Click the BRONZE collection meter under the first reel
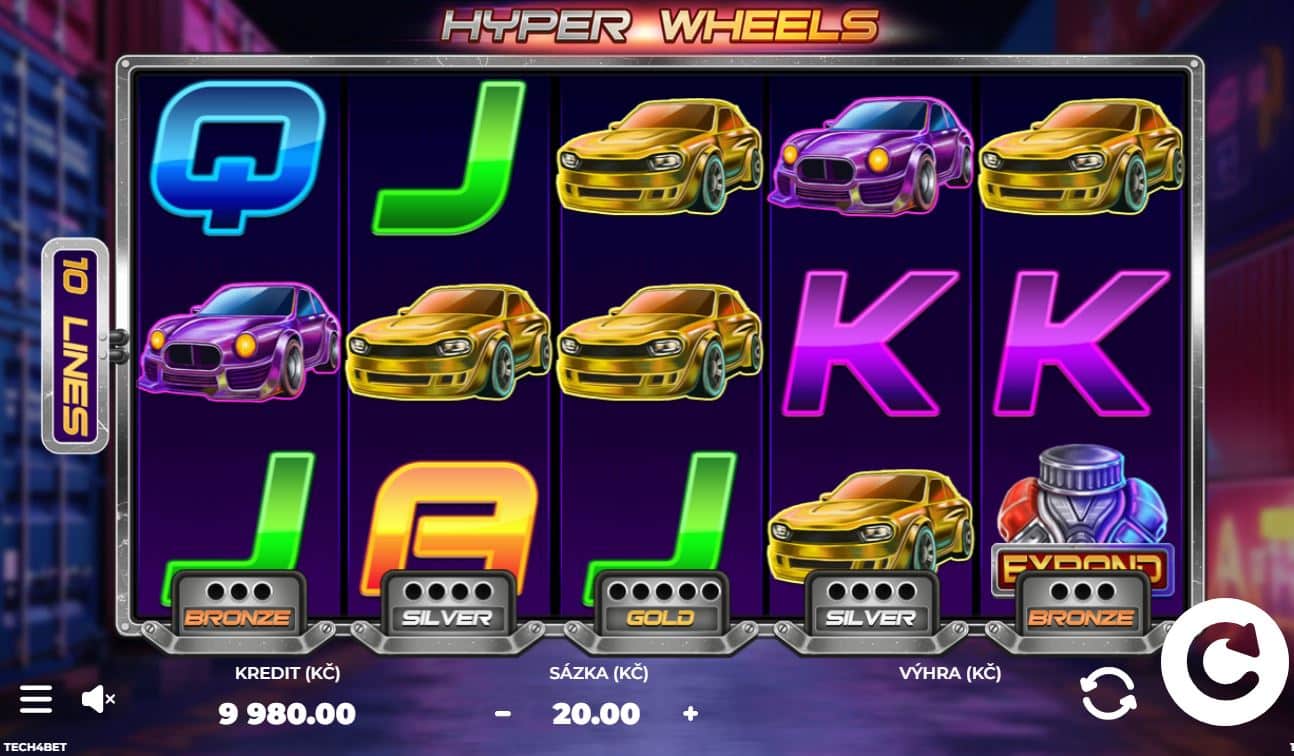The height and width of the screenshot is (756, 1294). click(x=238, y=601)
